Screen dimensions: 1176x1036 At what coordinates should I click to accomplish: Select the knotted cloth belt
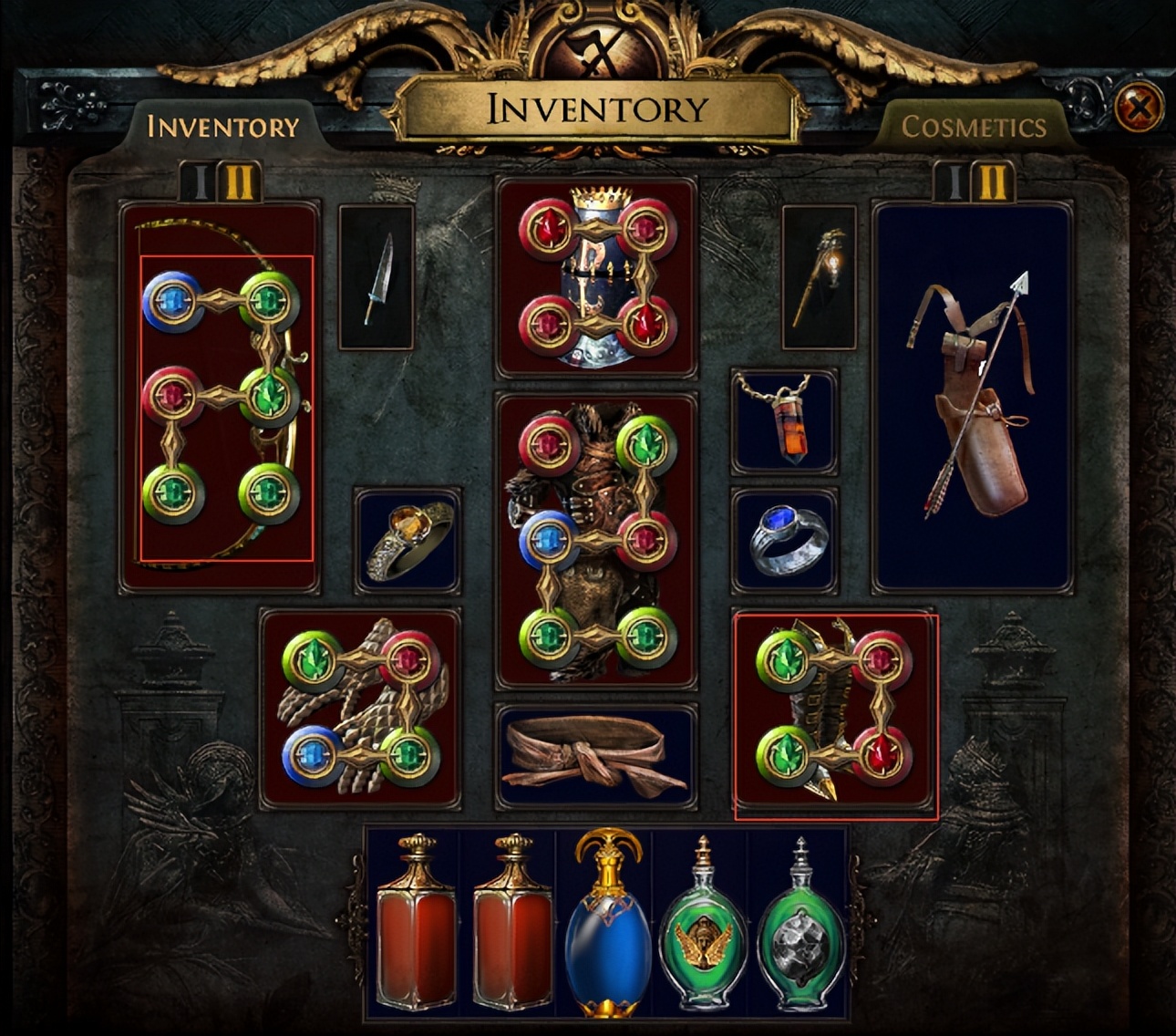coord(596,756)
